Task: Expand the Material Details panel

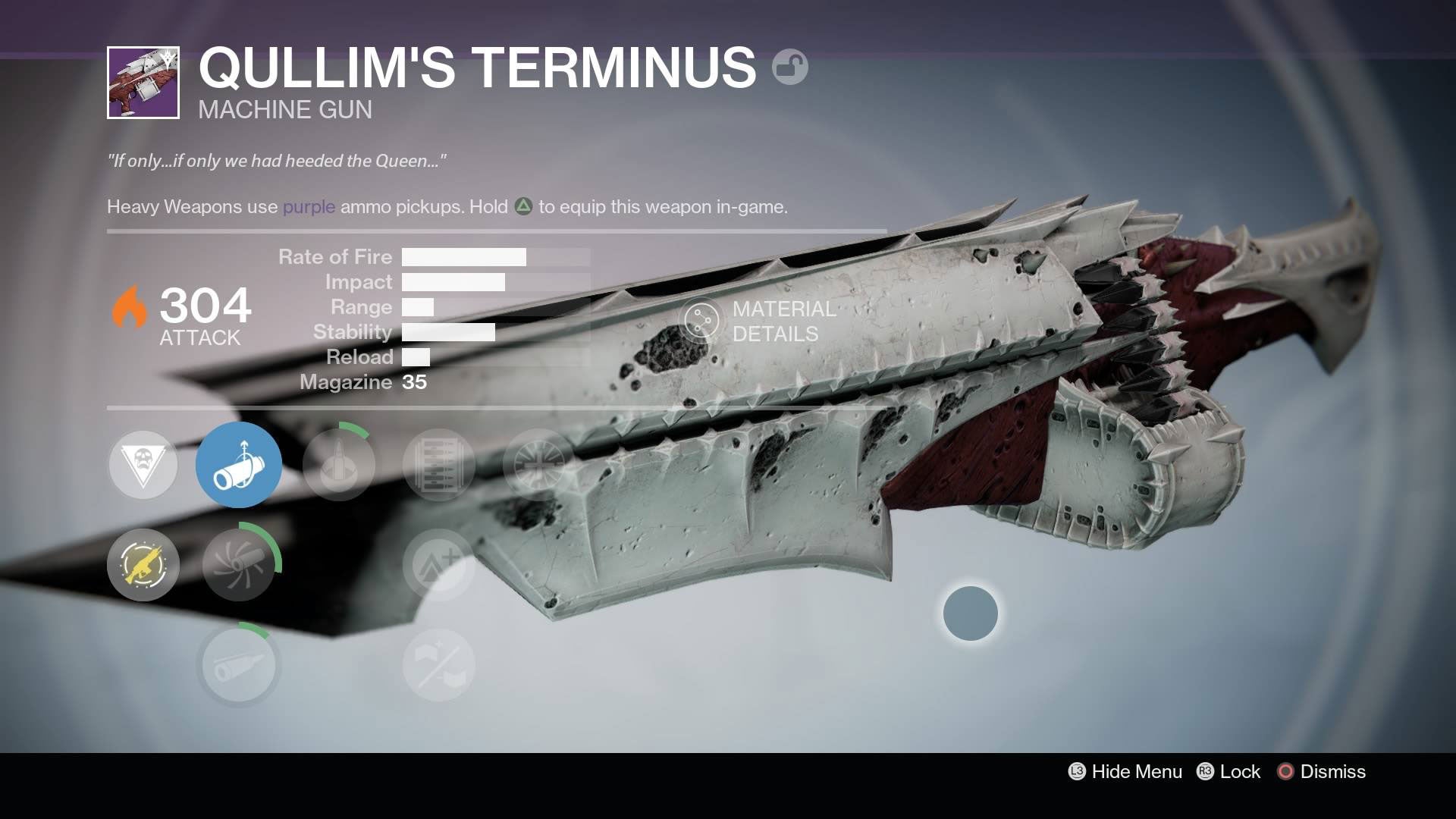Action: tap(758, 321)
